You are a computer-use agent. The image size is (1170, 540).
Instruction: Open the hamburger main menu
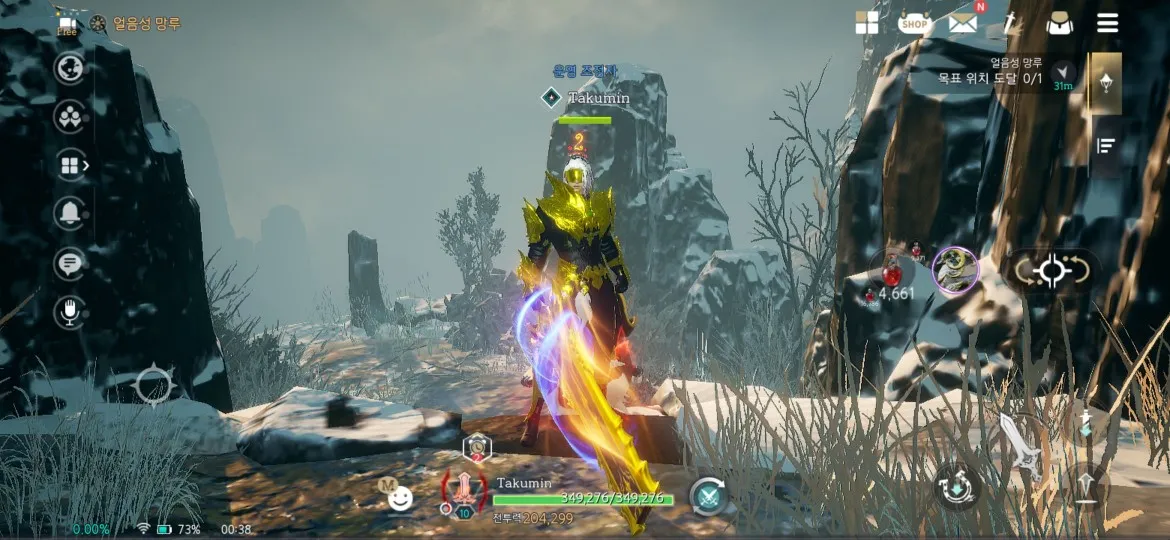(x=1107, y=23)
